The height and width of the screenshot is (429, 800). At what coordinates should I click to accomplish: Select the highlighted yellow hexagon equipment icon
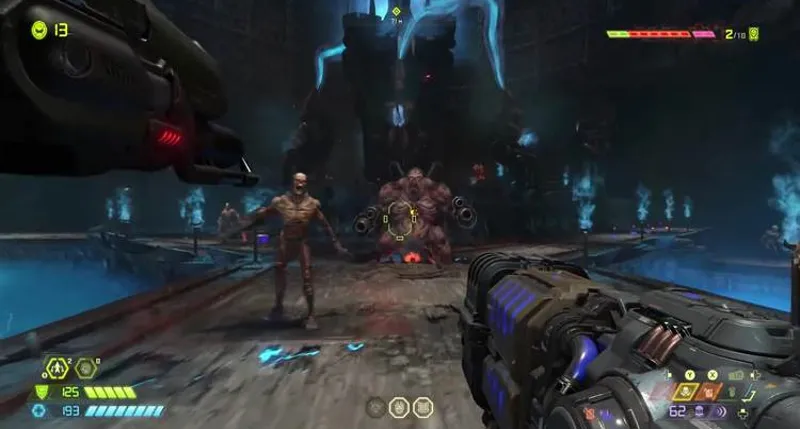tap(58, 368)
